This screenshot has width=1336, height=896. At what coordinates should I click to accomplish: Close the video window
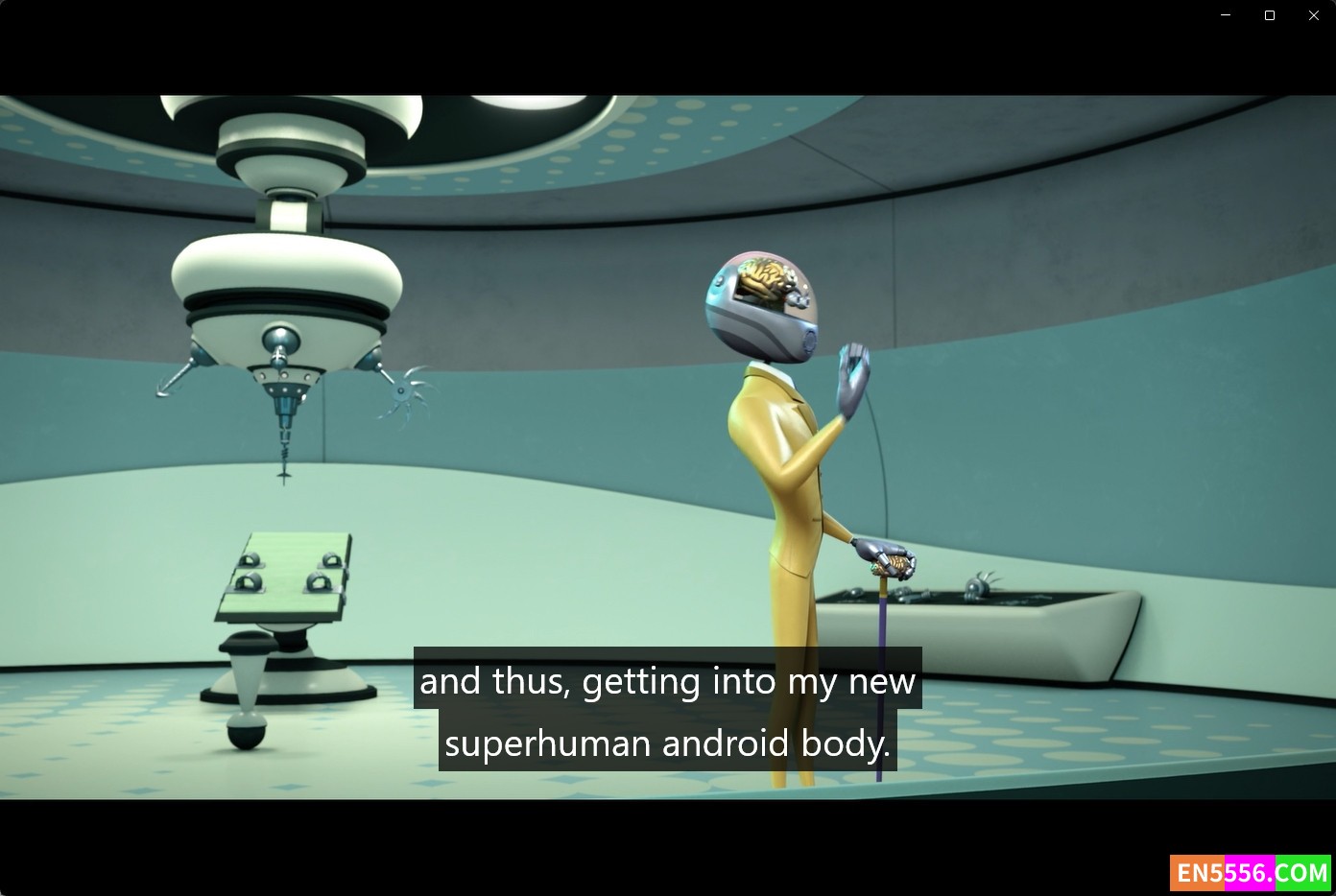[1314, 15]
